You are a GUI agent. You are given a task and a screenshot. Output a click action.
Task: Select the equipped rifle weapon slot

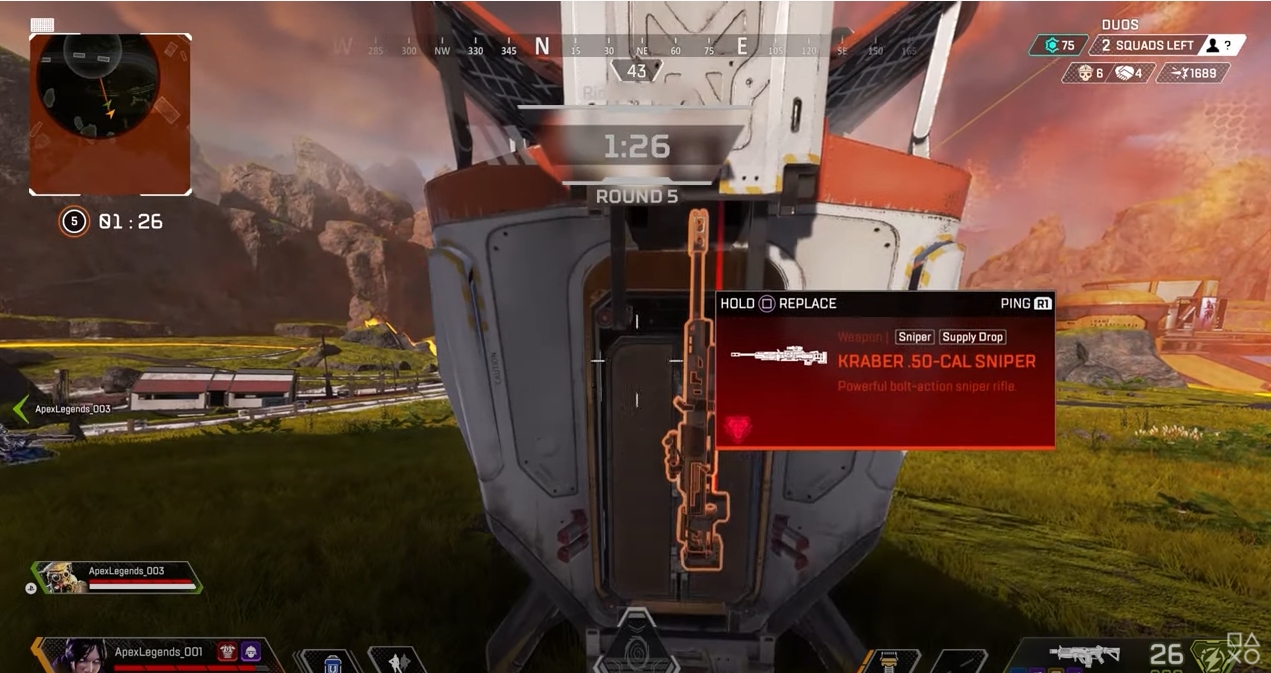tap(1084, 655)
